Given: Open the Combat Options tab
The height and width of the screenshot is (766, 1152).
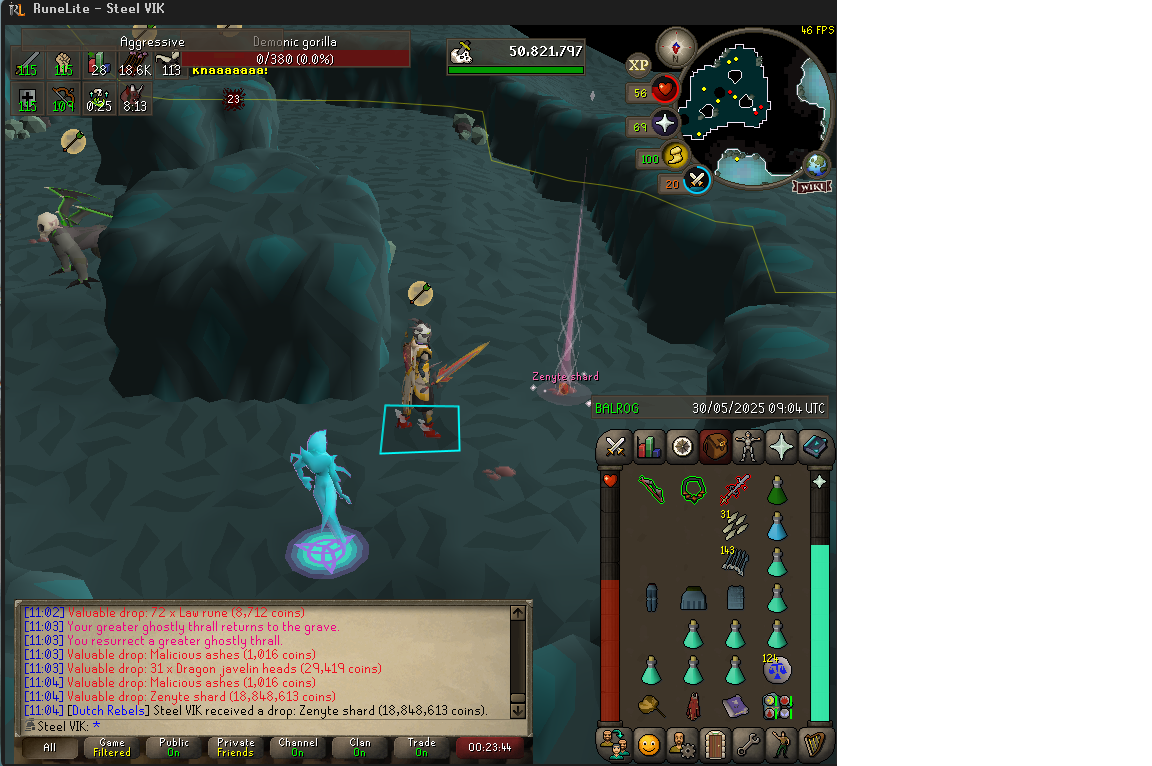Looking at the screenshot, I should point(615,447).
